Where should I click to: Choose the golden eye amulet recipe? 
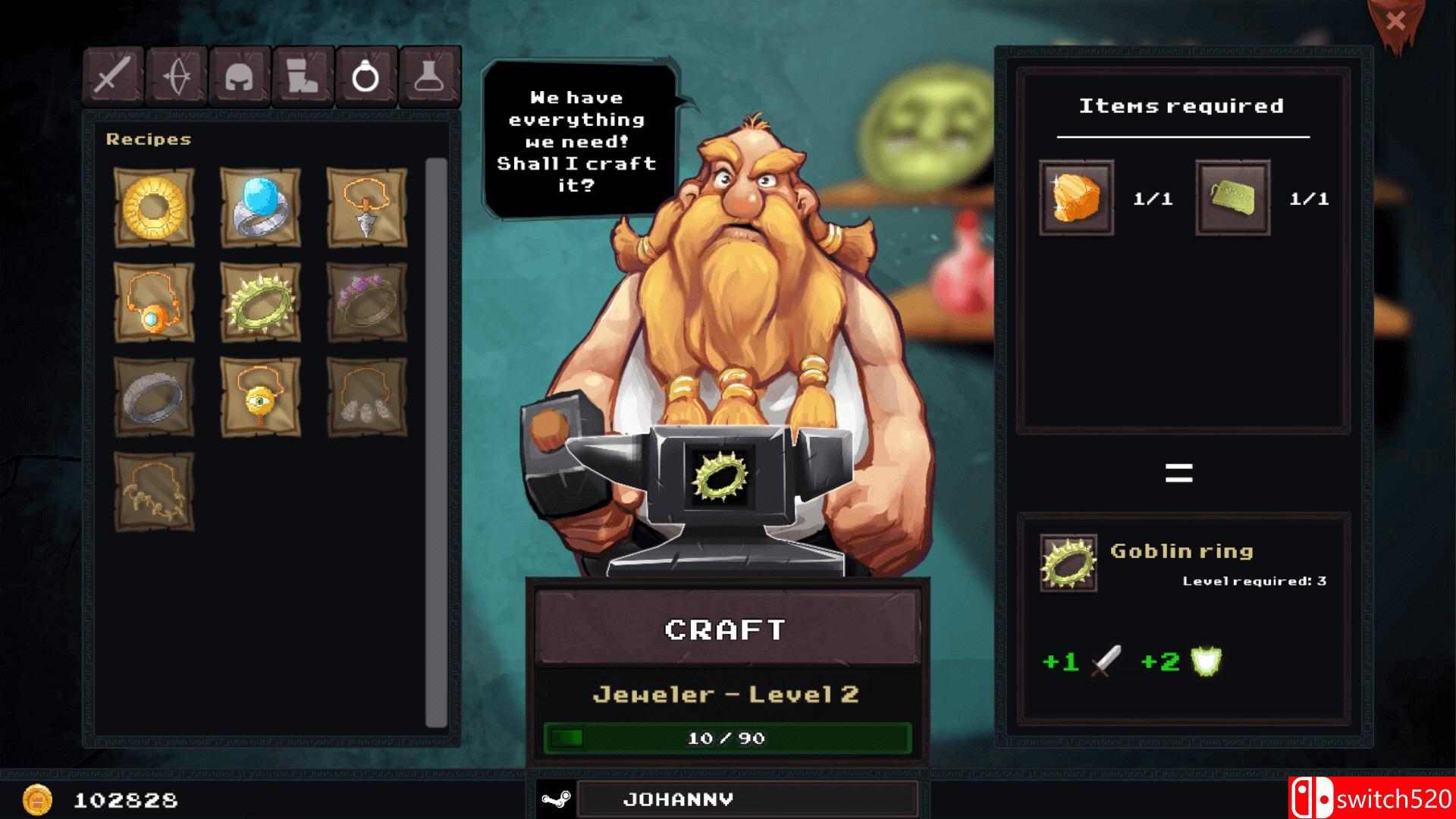(260, 397)
